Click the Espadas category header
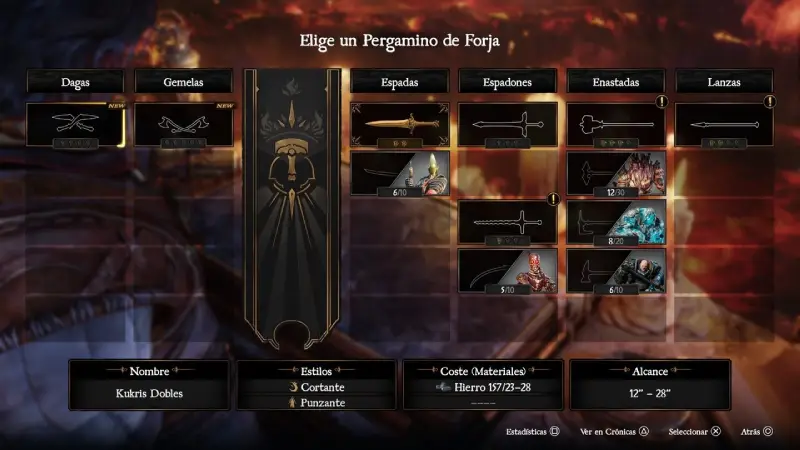 tap(400, 81)
